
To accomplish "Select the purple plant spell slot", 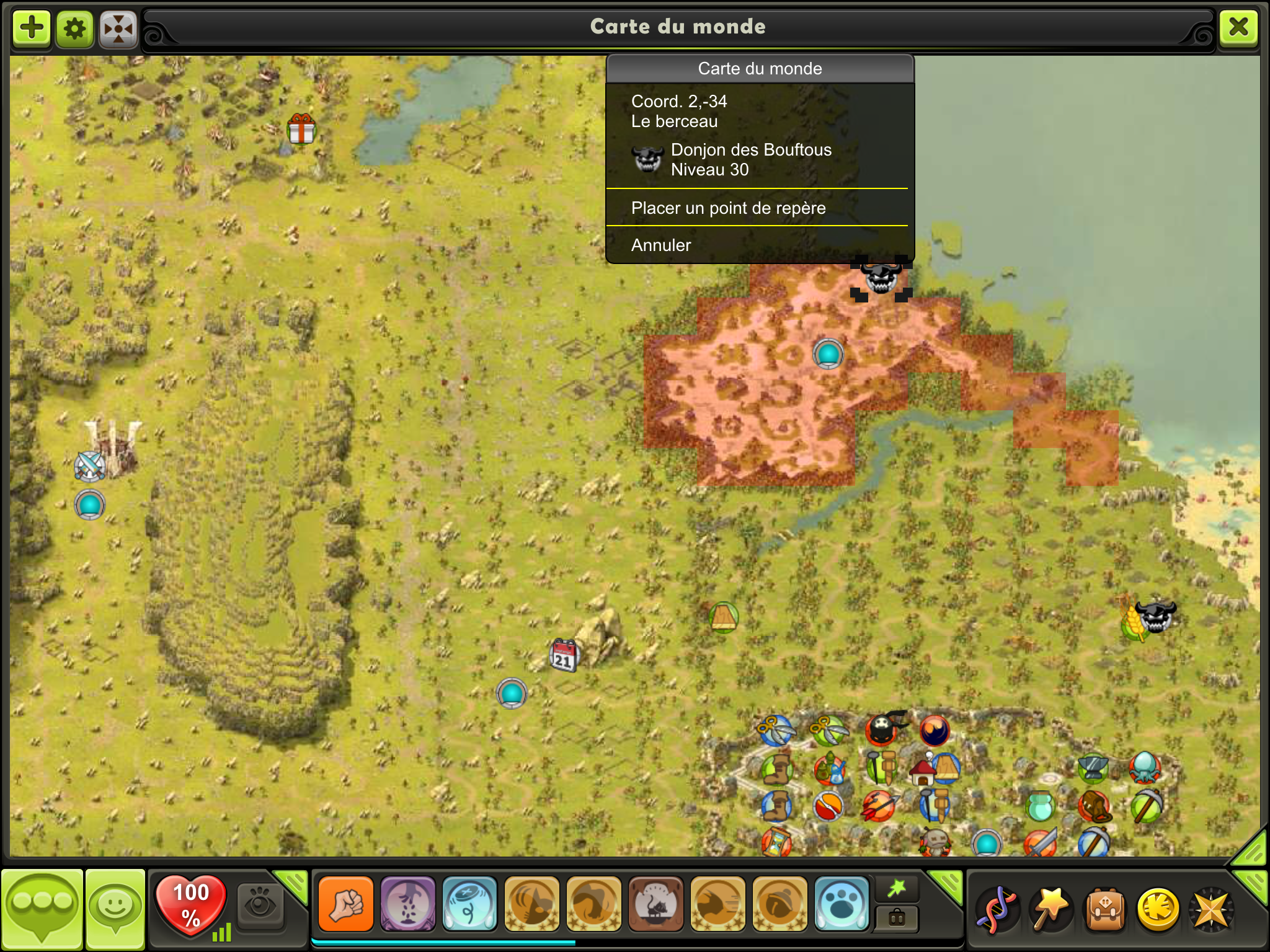I will [x=407, y=904].
